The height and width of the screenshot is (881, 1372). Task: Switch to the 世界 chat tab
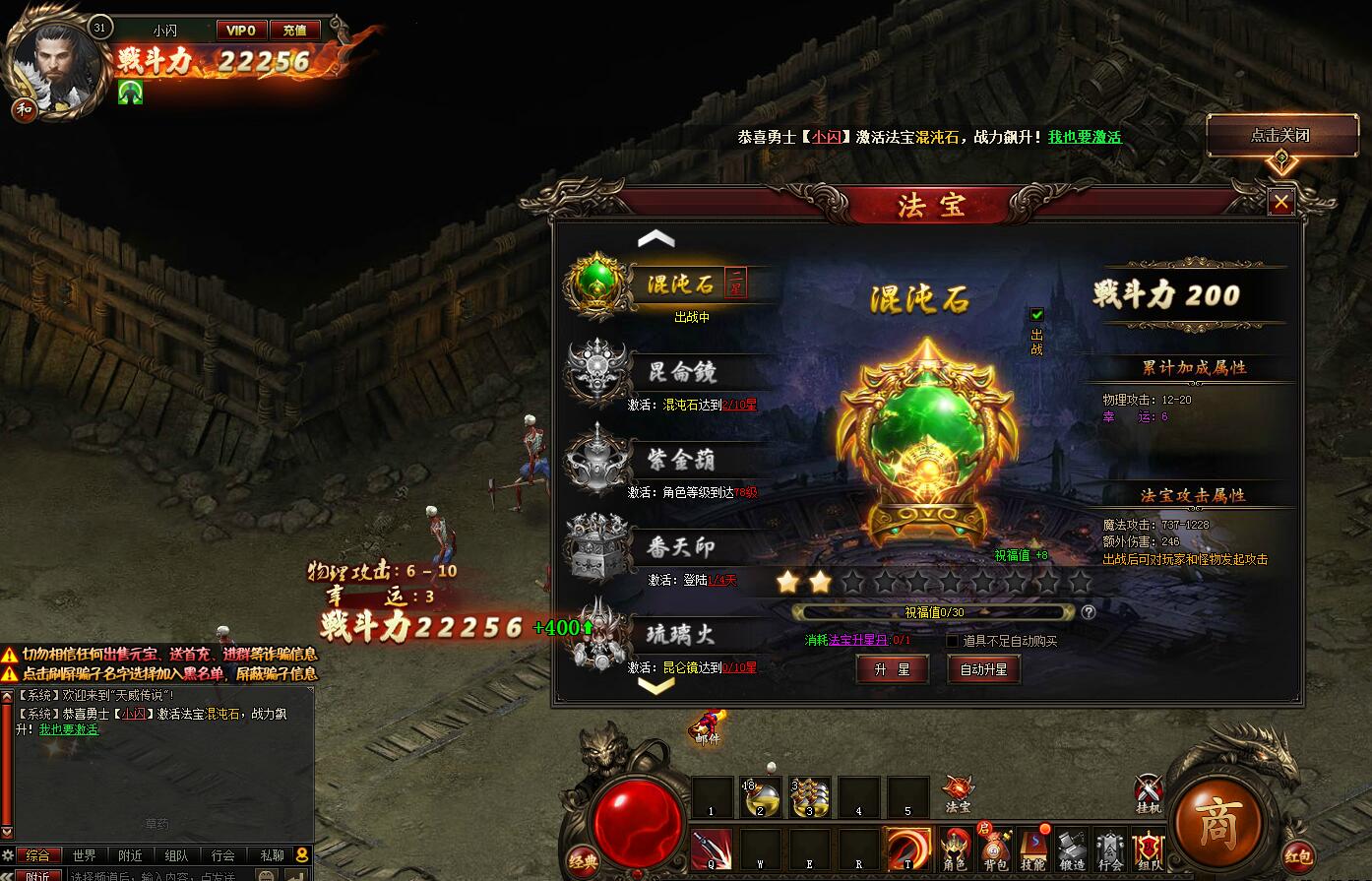pyautogui.click(x=85, y=855)
